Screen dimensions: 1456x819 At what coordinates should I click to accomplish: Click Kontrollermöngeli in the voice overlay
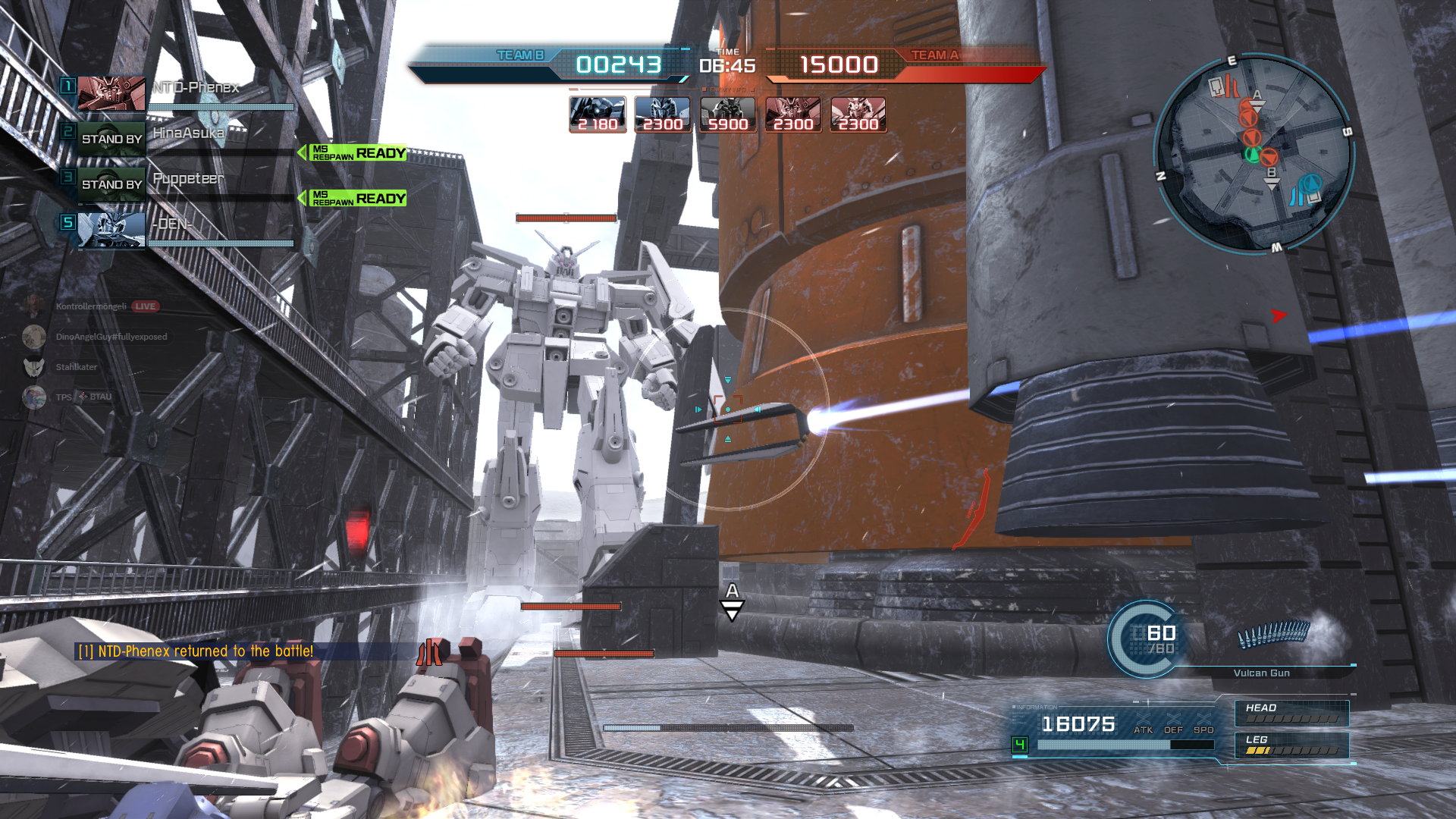(x=91, y=306)
